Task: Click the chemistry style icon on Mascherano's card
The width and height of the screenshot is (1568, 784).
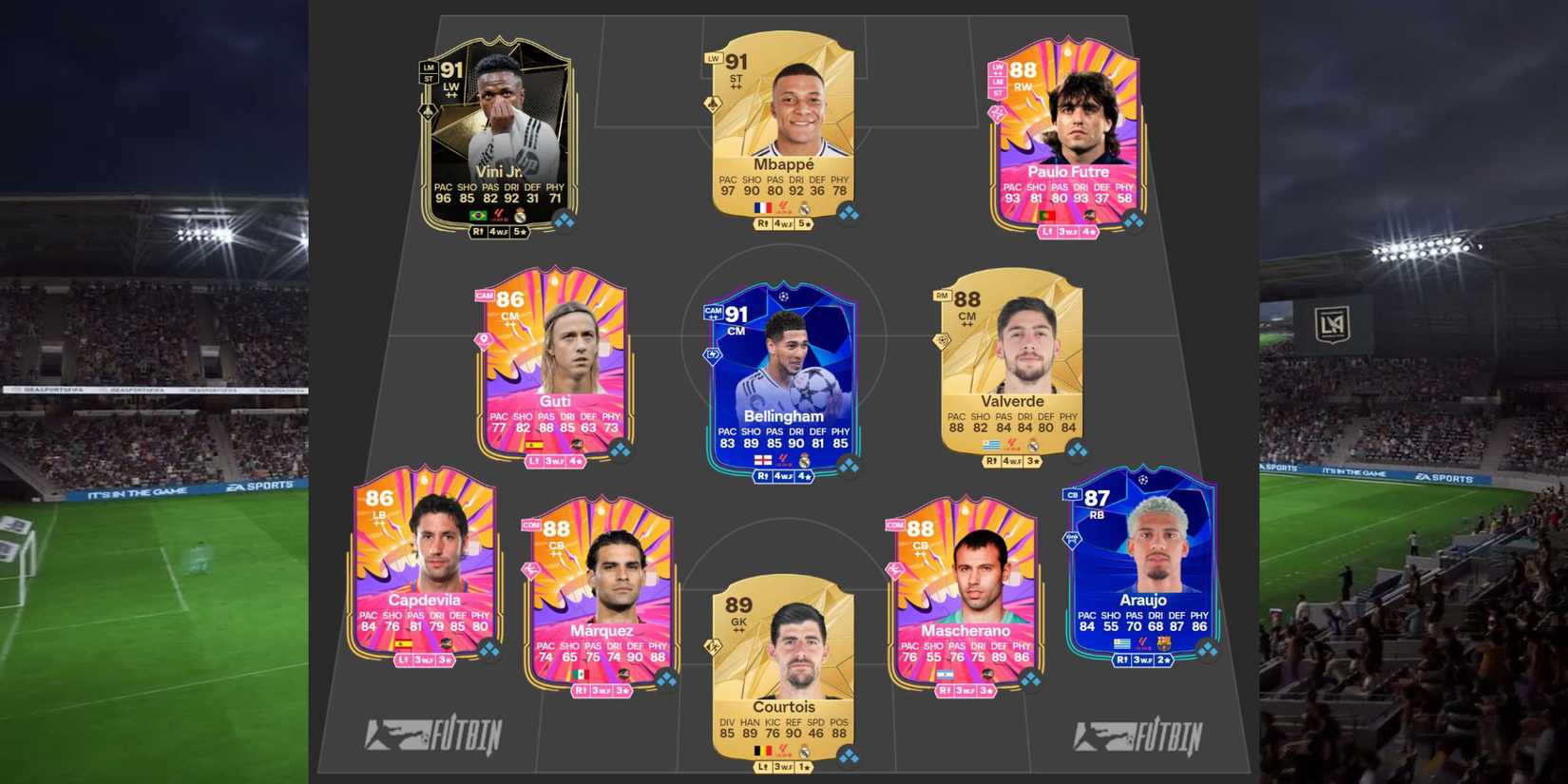Action: coord(895,570)
